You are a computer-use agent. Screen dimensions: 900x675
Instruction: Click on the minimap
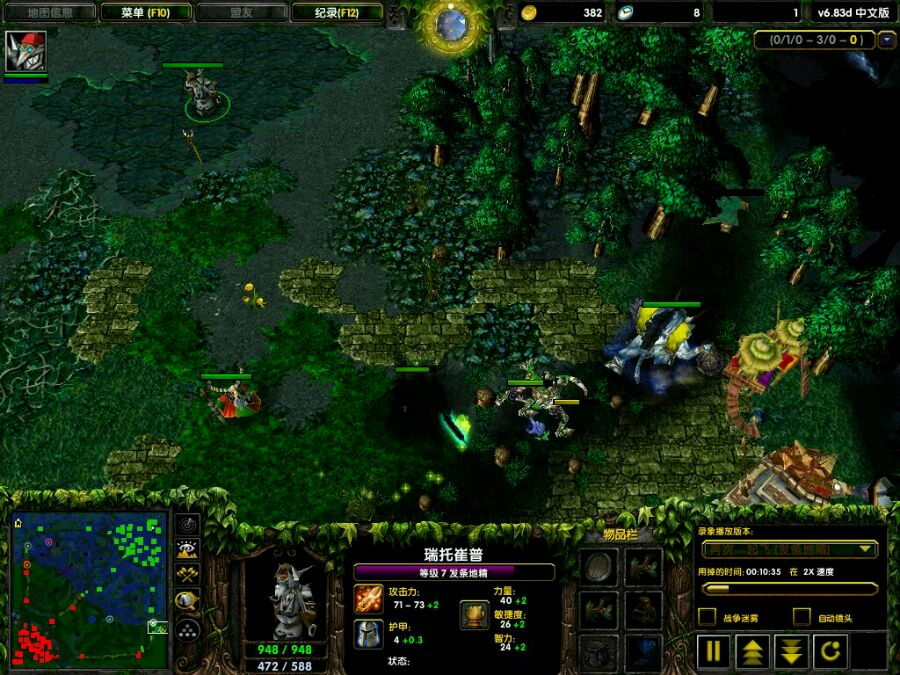tap(89, 589)
